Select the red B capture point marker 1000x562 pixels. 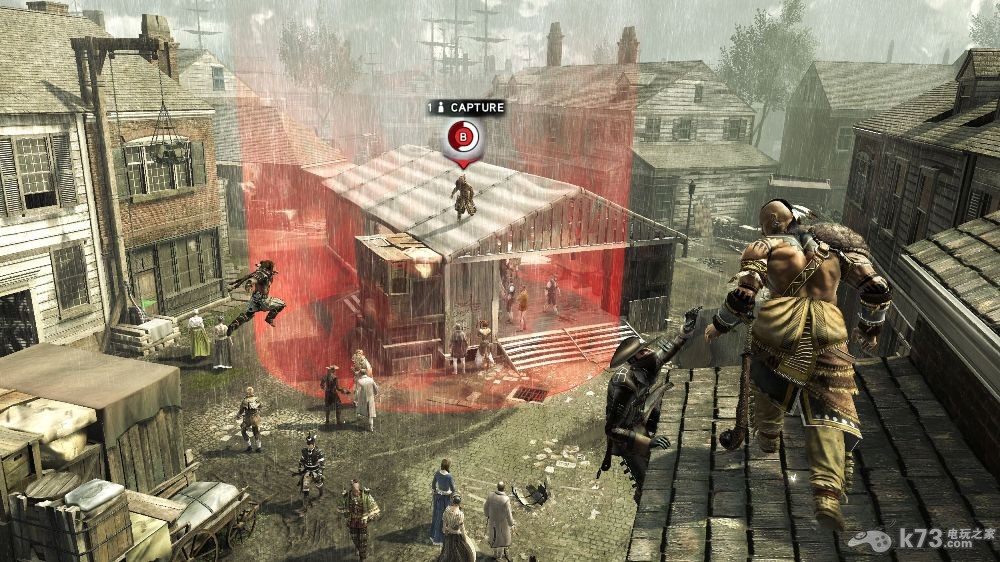(x=462, y=136)
